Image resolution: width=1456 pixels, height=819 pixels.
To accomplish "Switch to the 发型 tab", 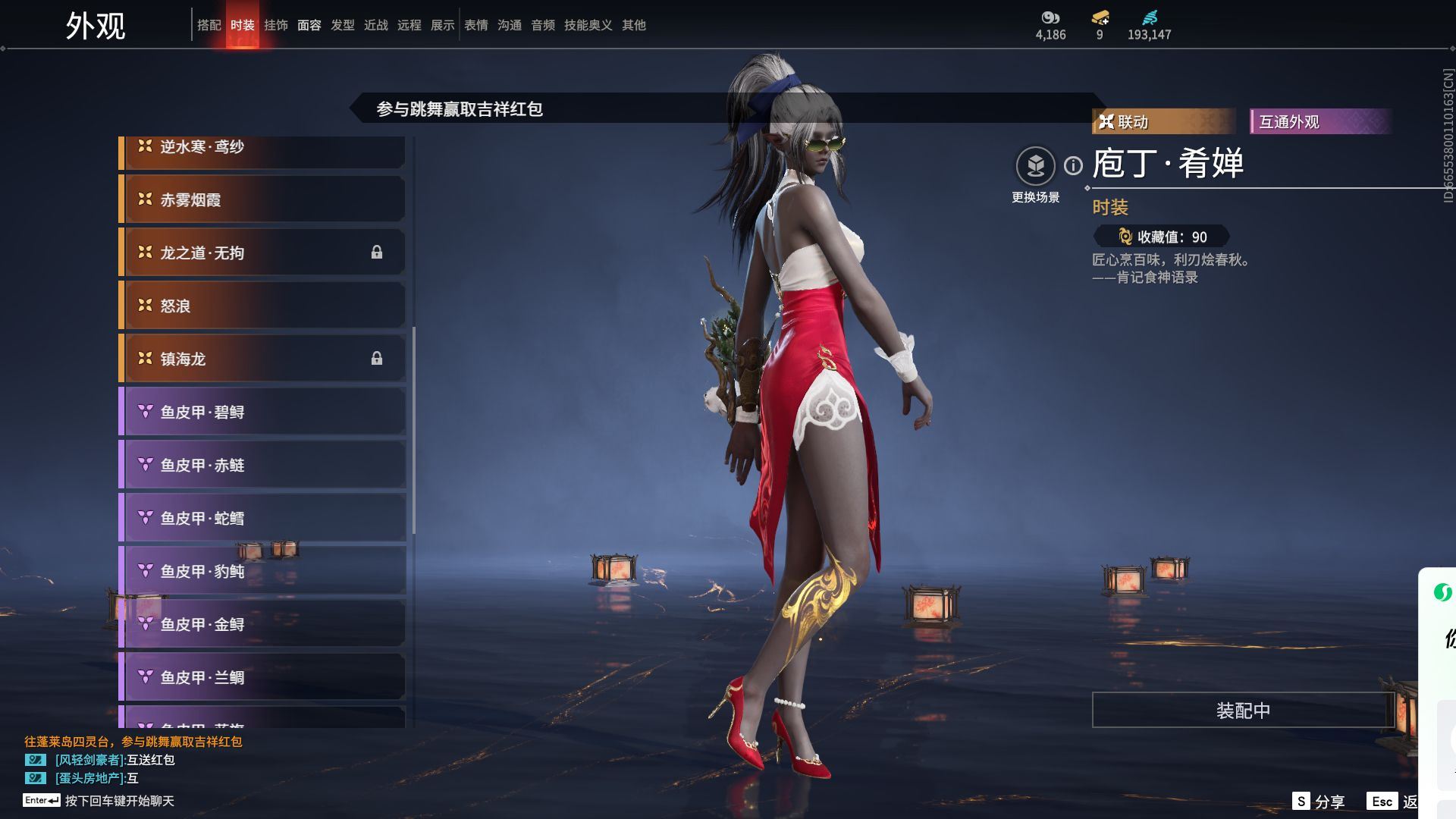I will coord(342,25).
